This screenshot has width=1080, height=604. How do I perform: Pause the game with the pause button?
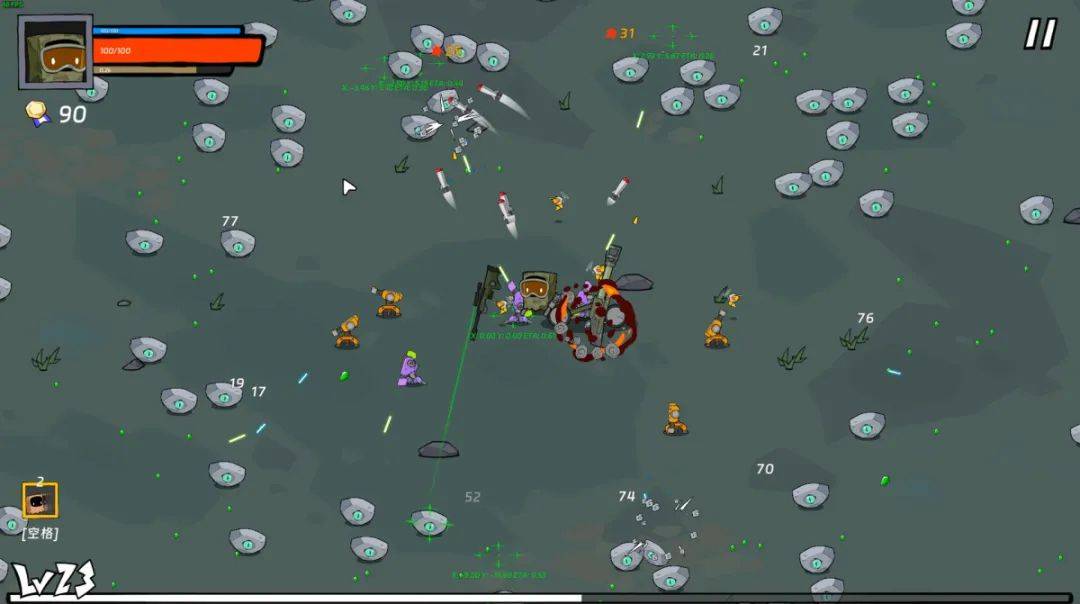pyautogui.click(x=1039, y=34)
